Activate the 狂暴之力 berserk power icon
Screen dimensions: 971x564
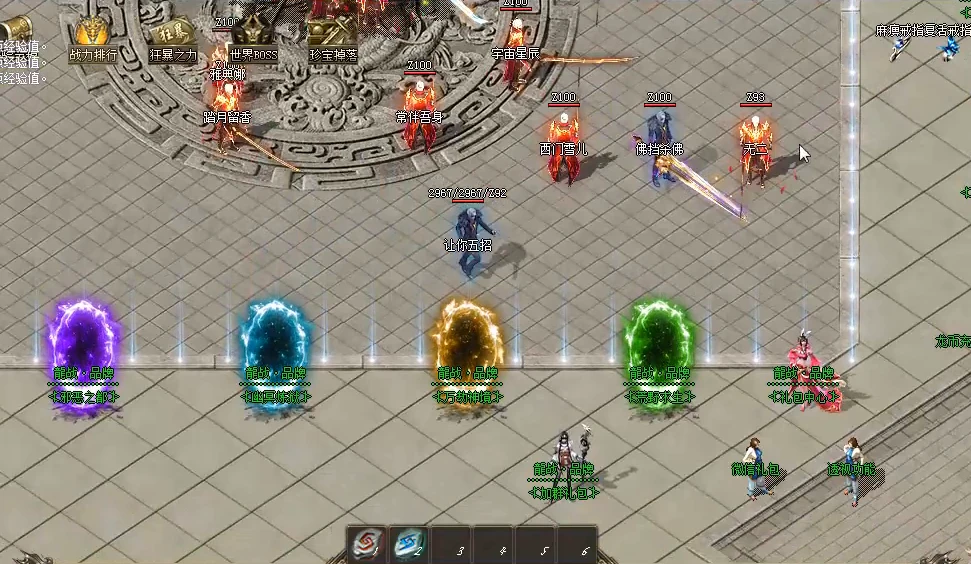pyautogui.click(x=173, y=36)
